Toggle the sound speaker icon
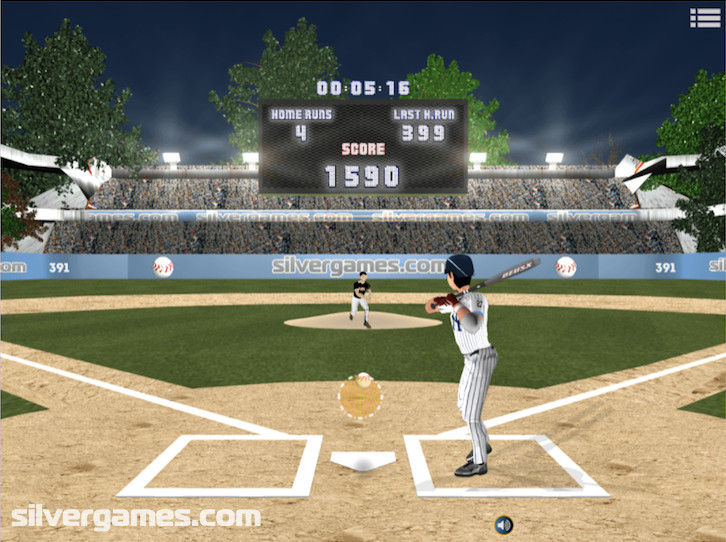Image resolution: width=726 pixels, height=542 pixels. coord(504,524)
